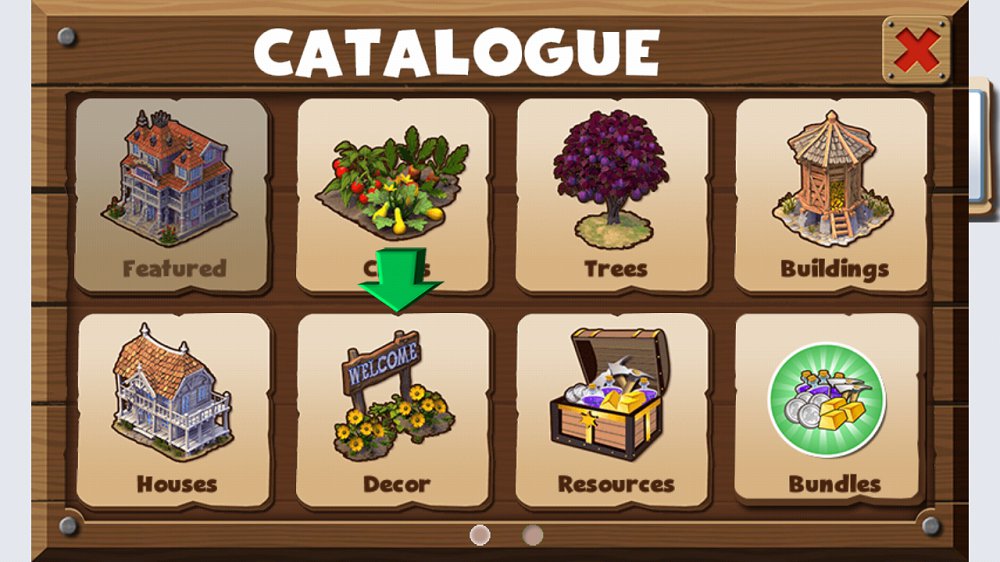This screenshot has width=1000, height=562.
Task: Switch to the second catalogue page dot
Action: tap(533, 535)
